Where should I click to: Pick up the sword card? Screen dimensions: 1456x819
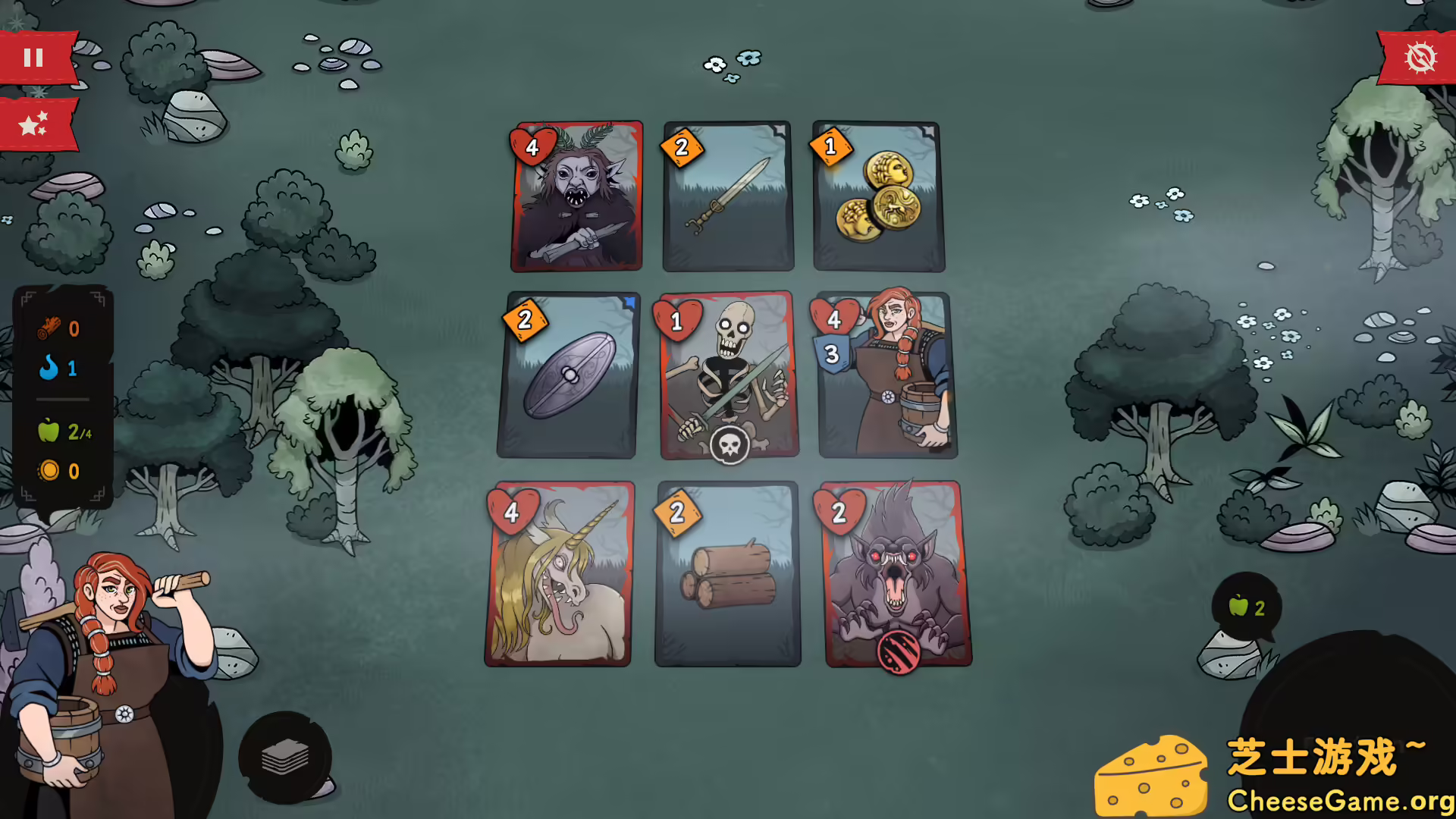click(726, 196)
